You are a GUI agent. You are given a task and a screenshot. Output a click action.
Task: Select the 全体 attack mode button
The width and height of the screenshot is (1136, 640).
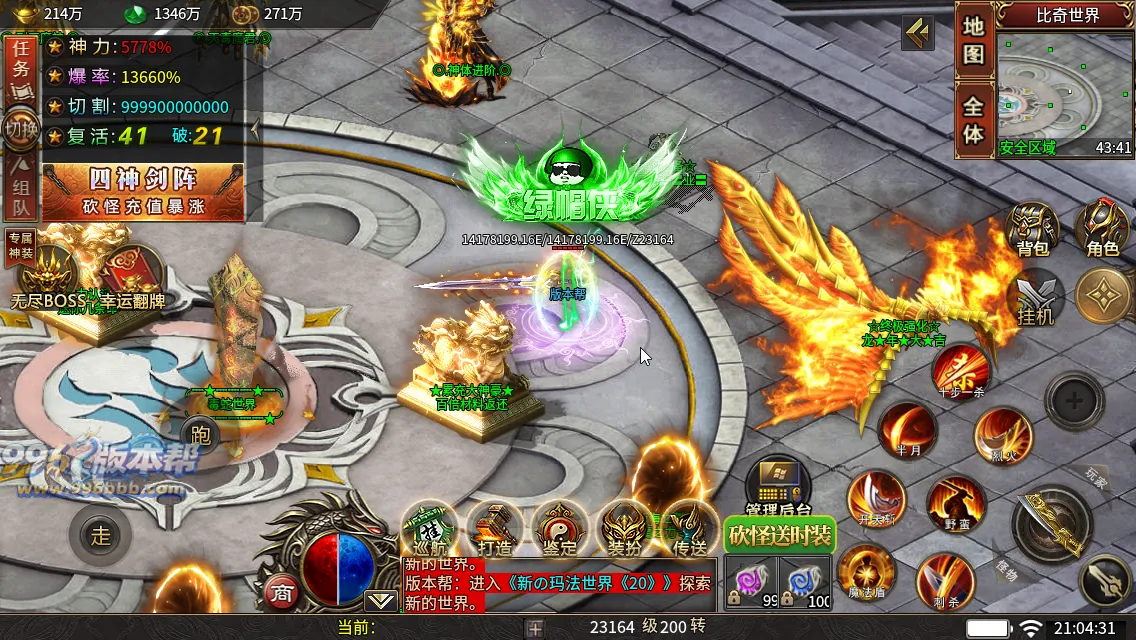tap(974, 120)
